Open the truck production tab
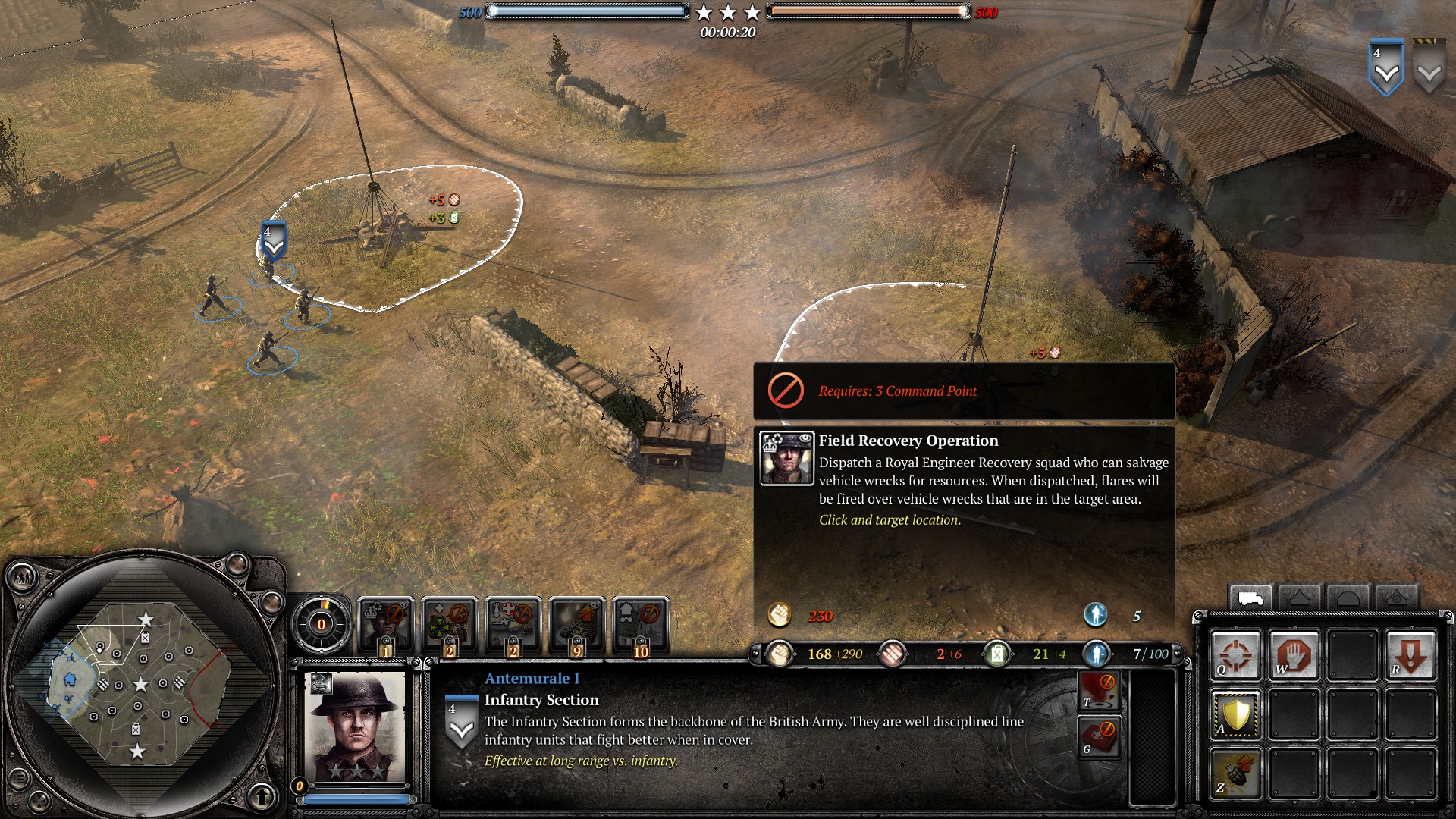This screenshot has width=1456, height=819. (1250, 599)
